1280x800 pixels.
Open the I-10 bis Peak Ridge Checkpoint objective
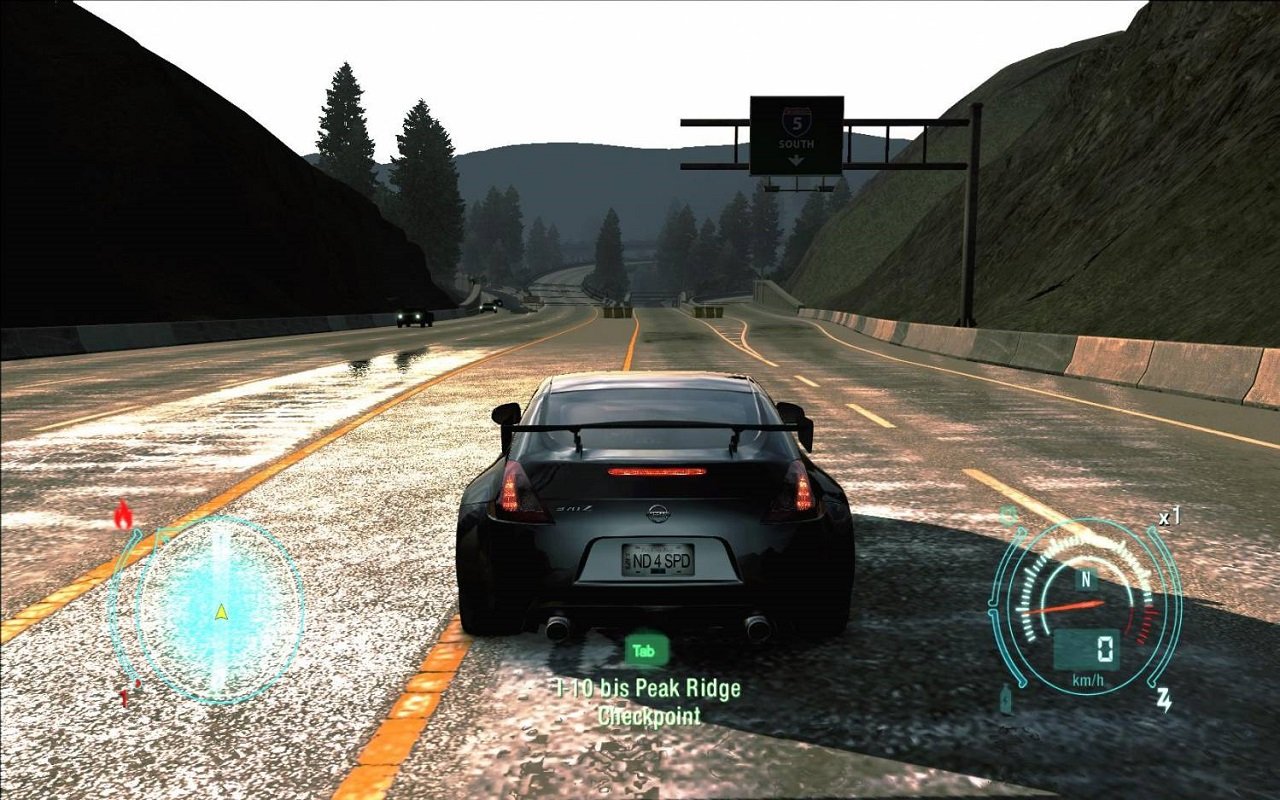point(645,690)
